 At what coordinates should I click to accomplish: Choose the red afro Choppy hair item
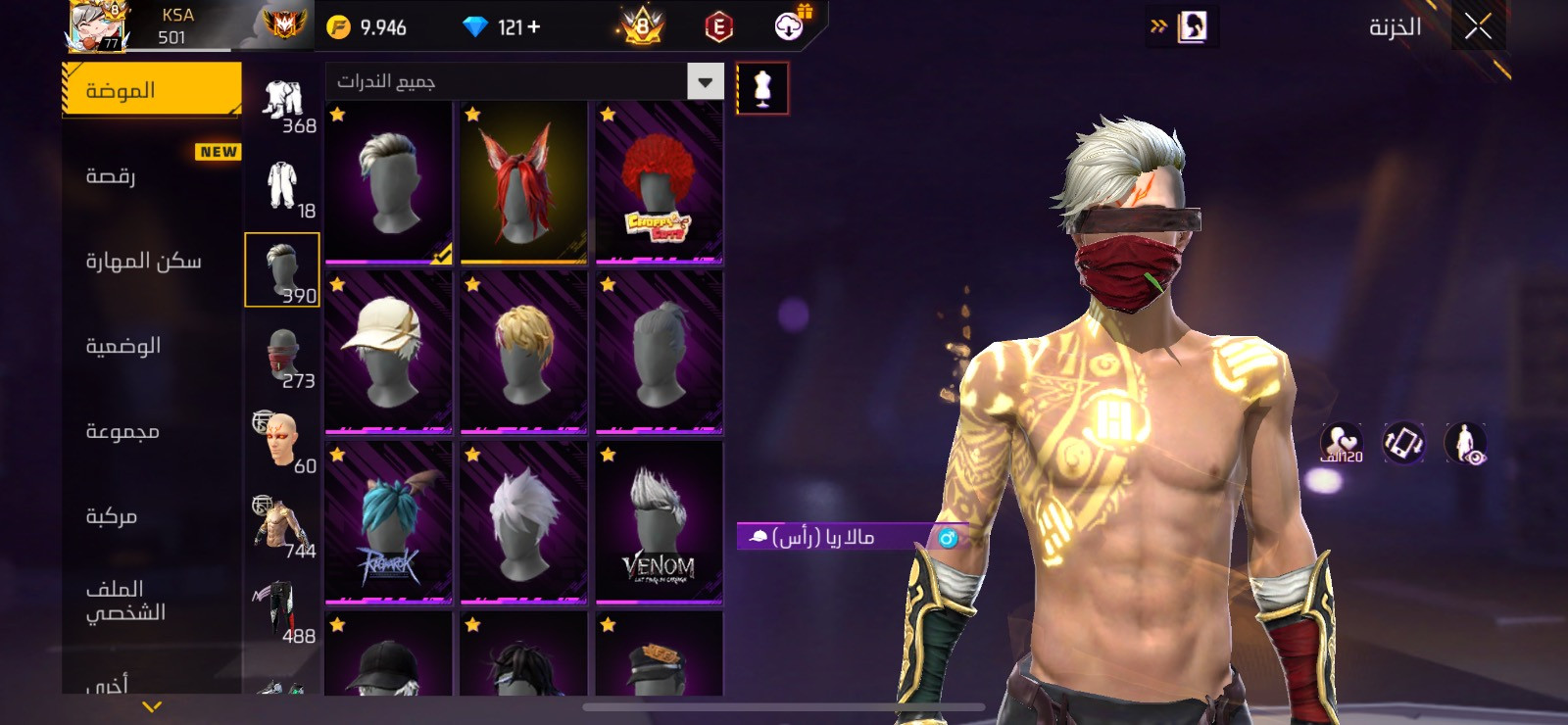[659, 183]
